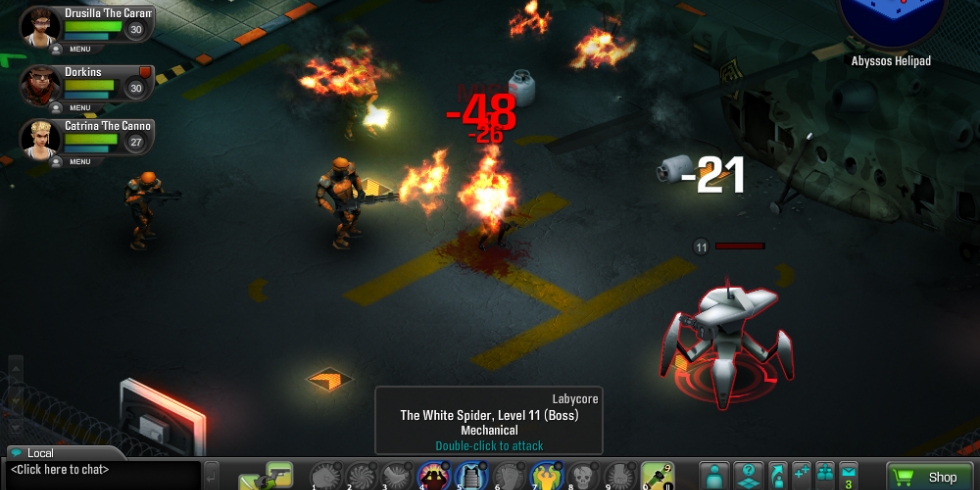Switch the Local chat channel tab
The height and width of the screenshot is (490, 980).
point(40,453)
